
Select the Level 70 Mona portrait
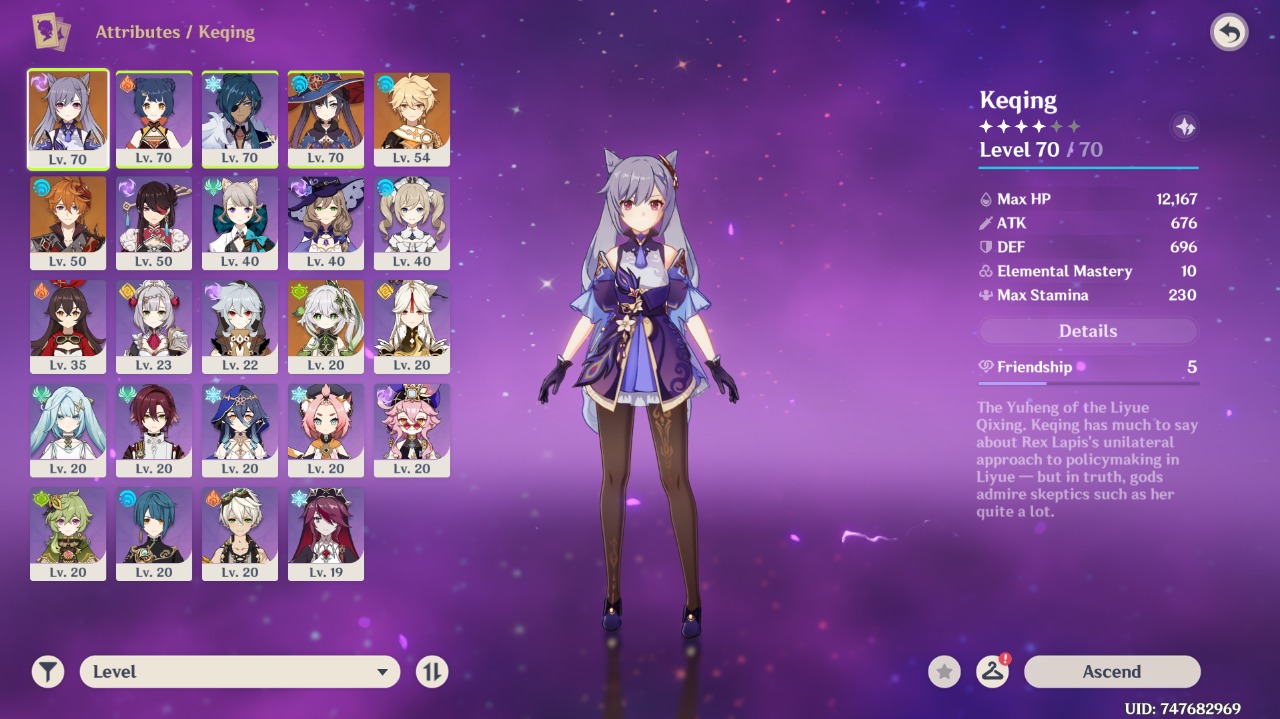click(326, 118)
